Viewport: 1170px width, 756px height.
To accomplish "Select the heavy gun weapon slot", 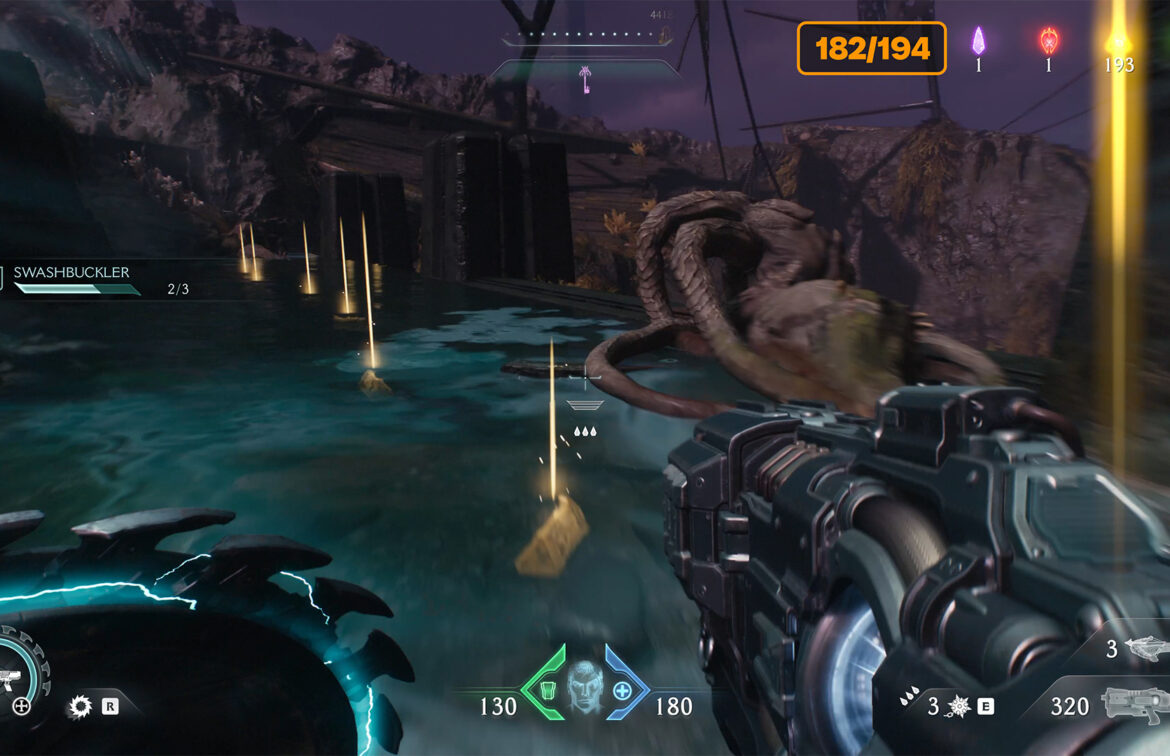I will pyautogui.click(x=1135, y=706).
